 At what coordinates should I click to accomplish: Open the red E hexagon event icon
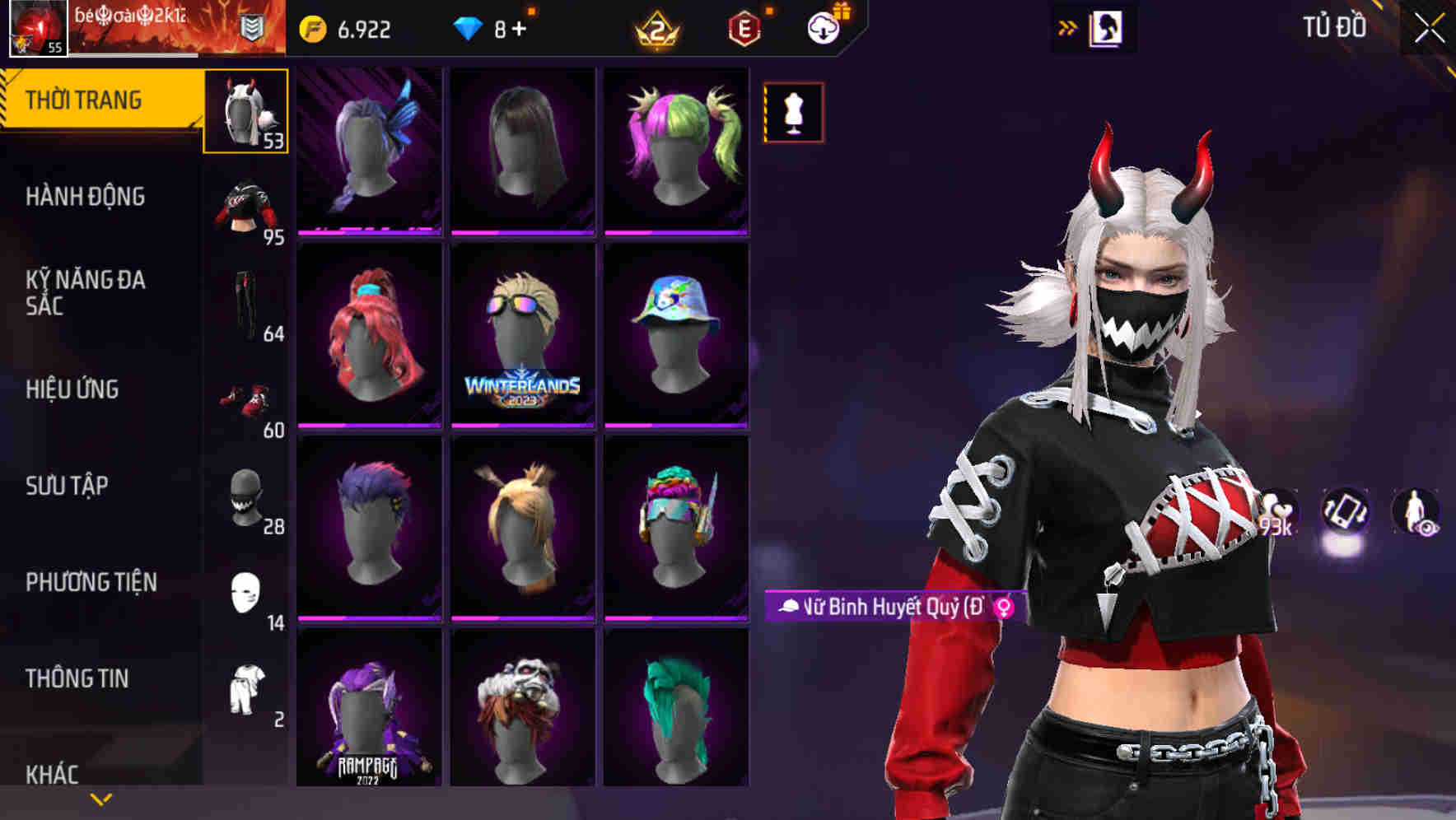click(743, 27)
